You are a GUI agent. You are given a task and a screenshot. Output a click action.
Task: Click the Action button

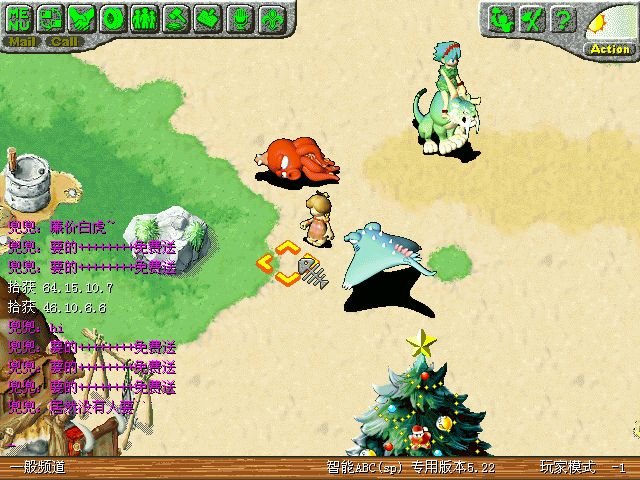tap(609, 47)
